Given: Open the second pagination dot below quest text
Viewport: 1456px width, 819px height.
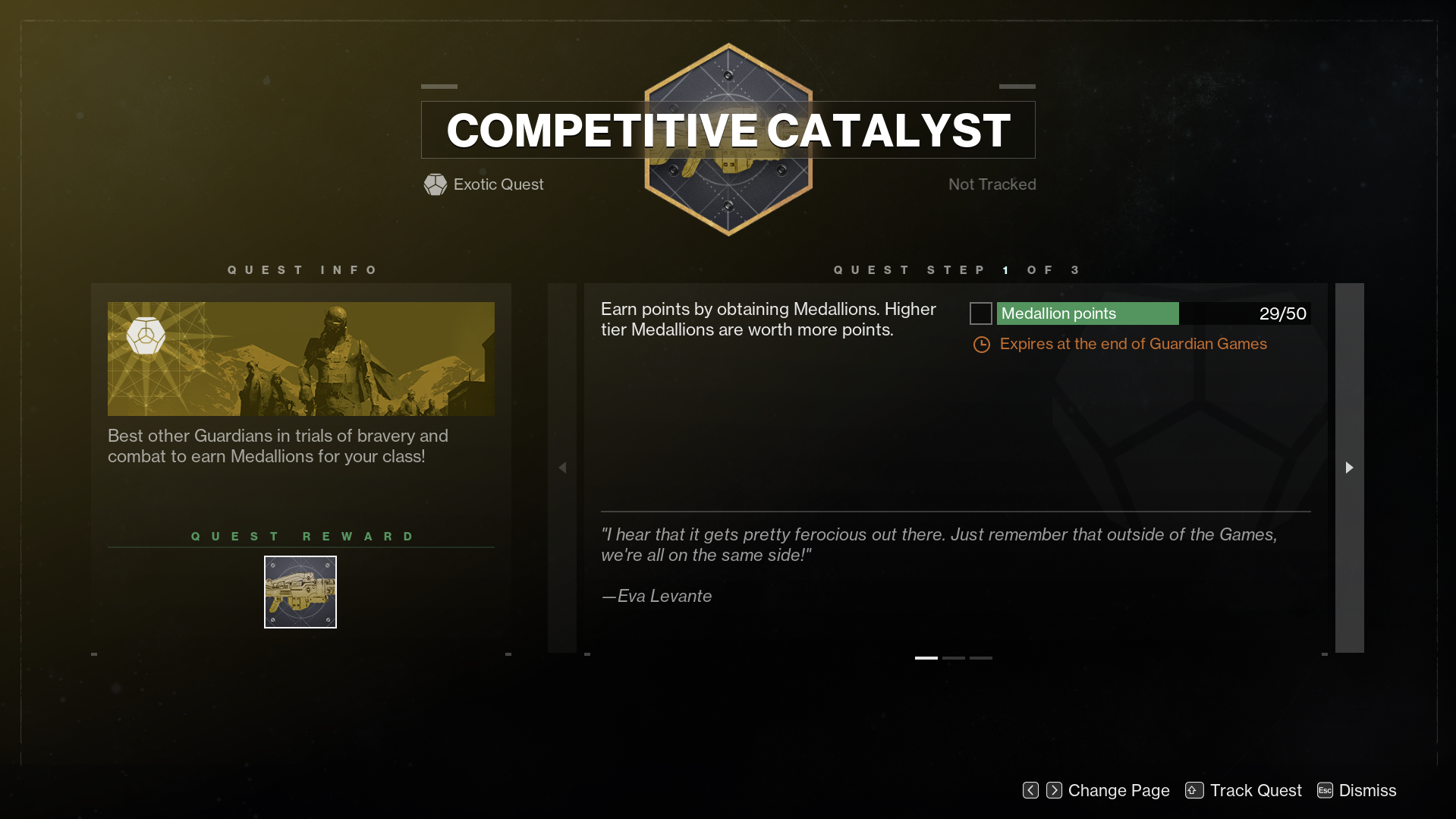Looking at the screenshot, I should pyautogui.click(x=954, y=658).
